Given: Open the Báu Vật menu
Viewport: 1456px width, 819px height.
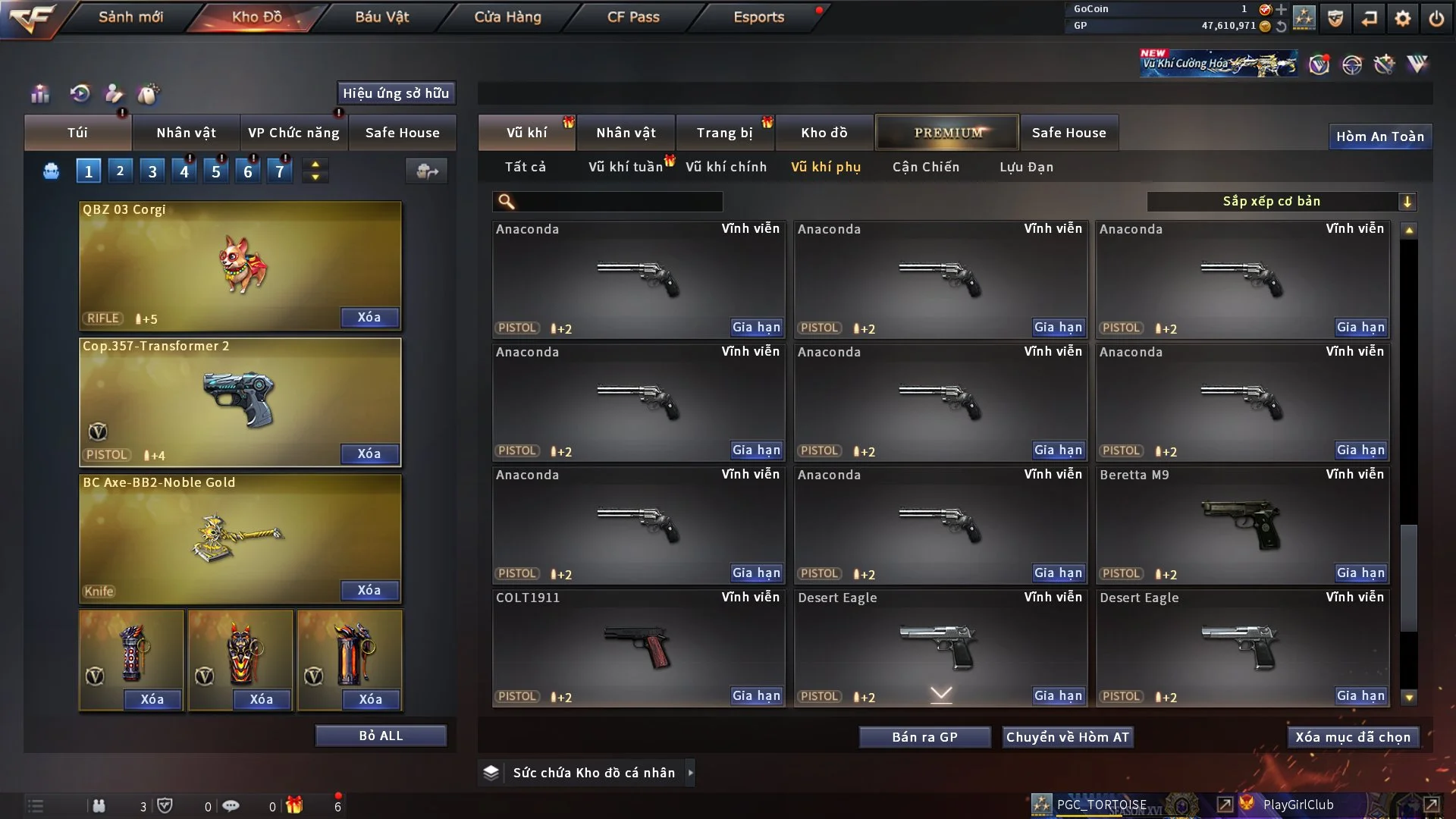Looking at the screenshot, I should click(382, 17).
